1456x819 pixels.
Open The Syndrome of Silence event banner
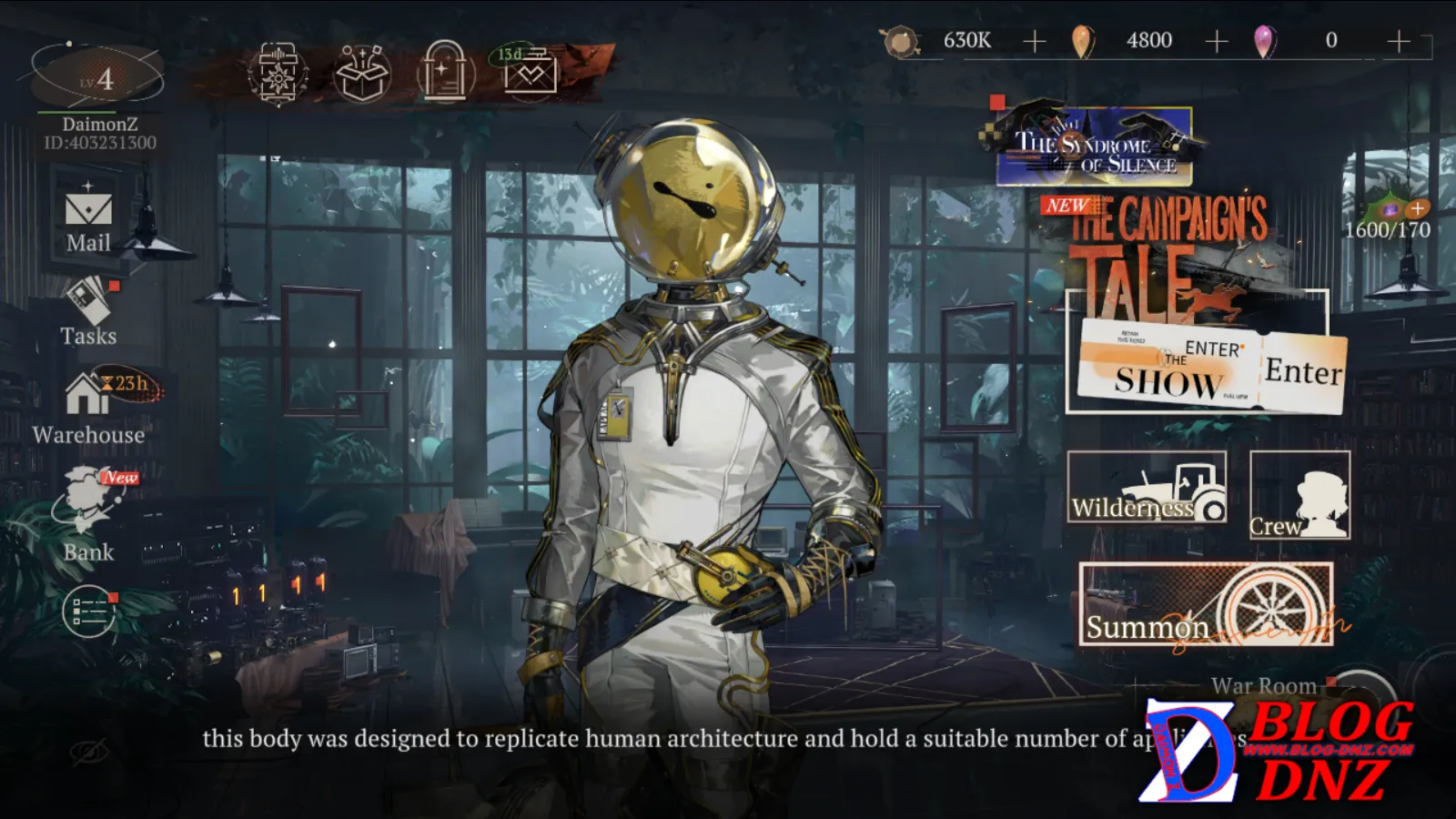1095,146
